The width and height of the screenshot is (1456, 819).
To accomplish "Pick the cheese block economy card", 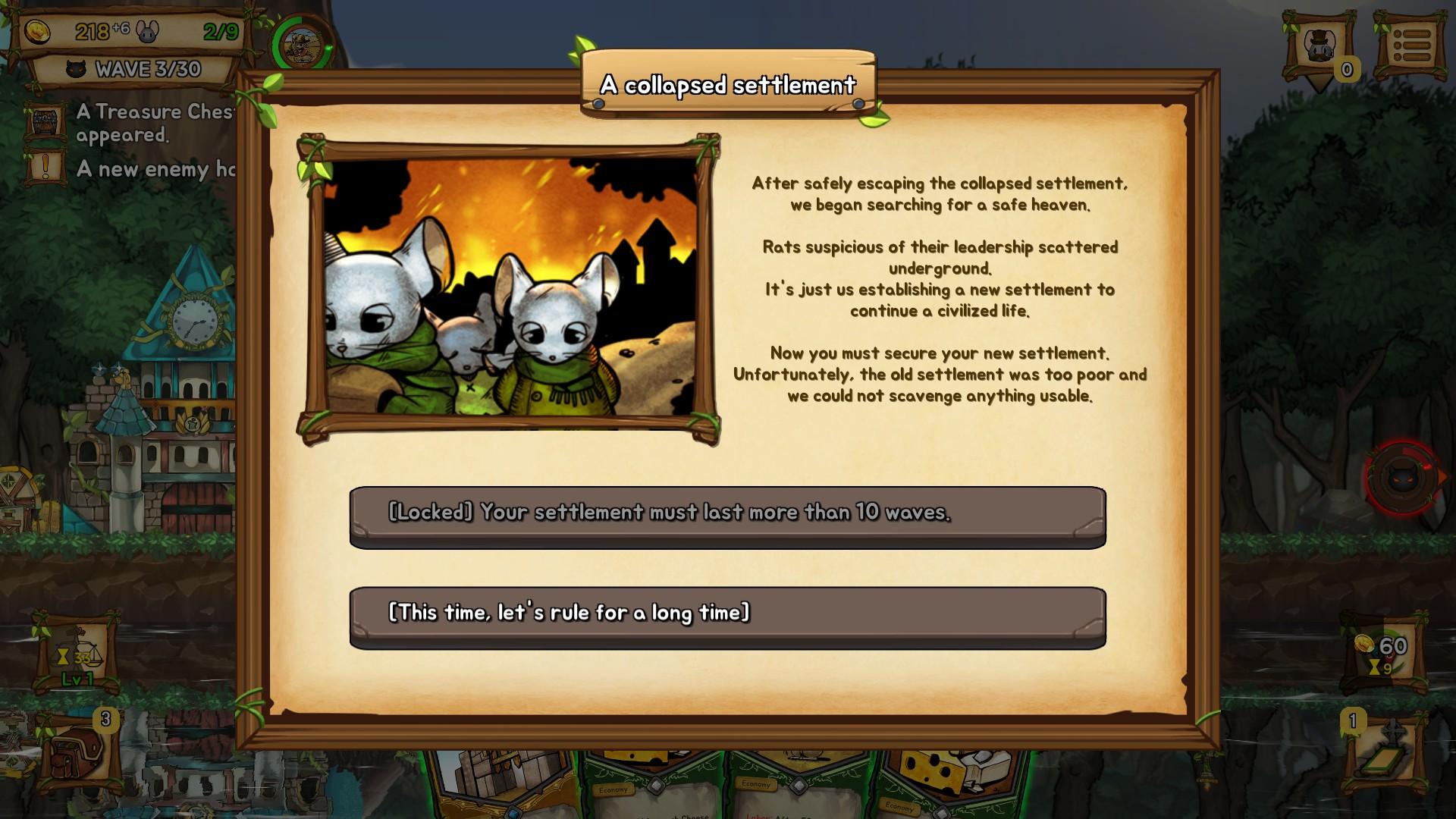I will [952, 781].
